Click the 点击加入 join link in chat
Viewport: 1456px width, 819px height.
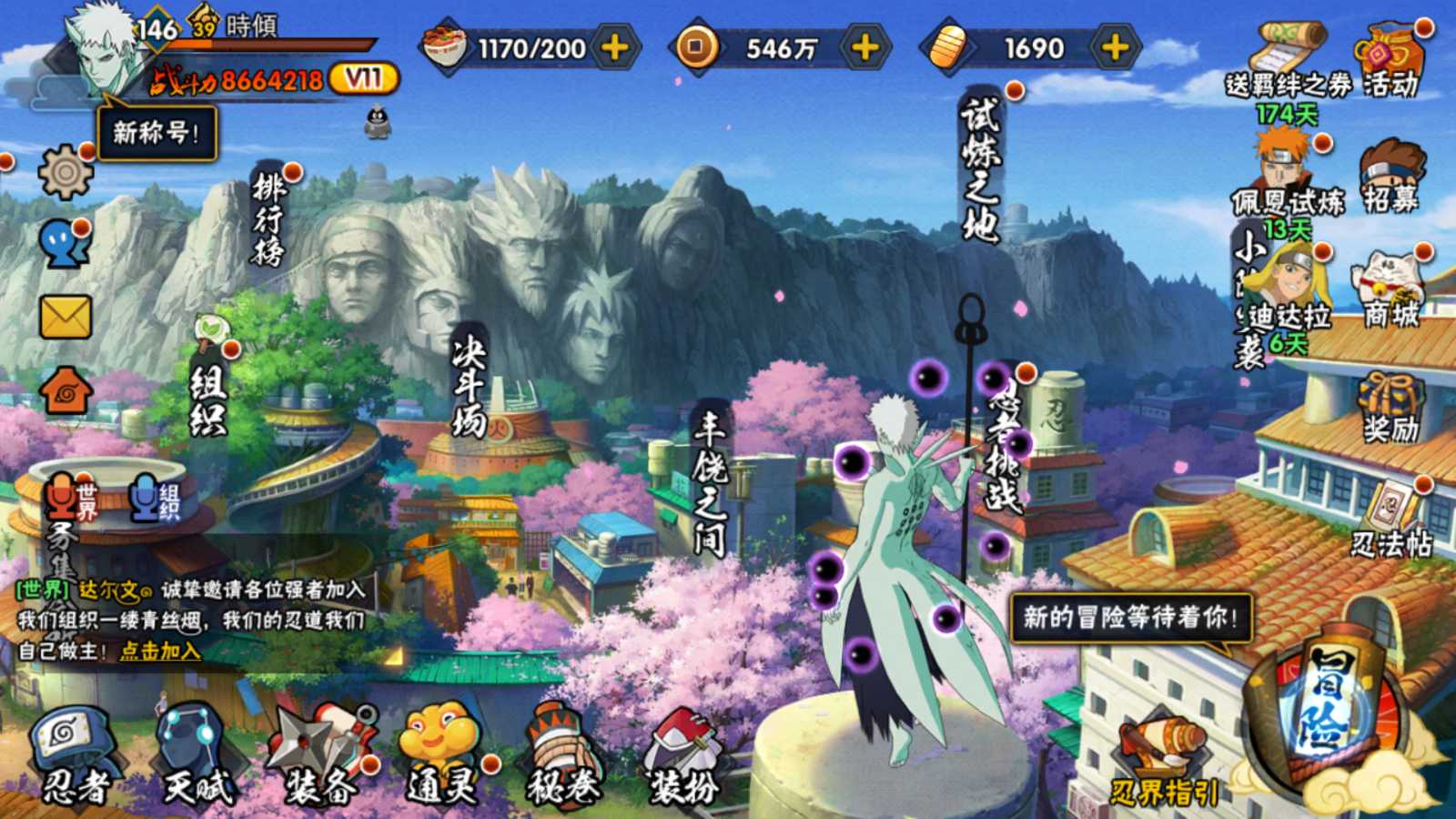(x=160, y=650)
